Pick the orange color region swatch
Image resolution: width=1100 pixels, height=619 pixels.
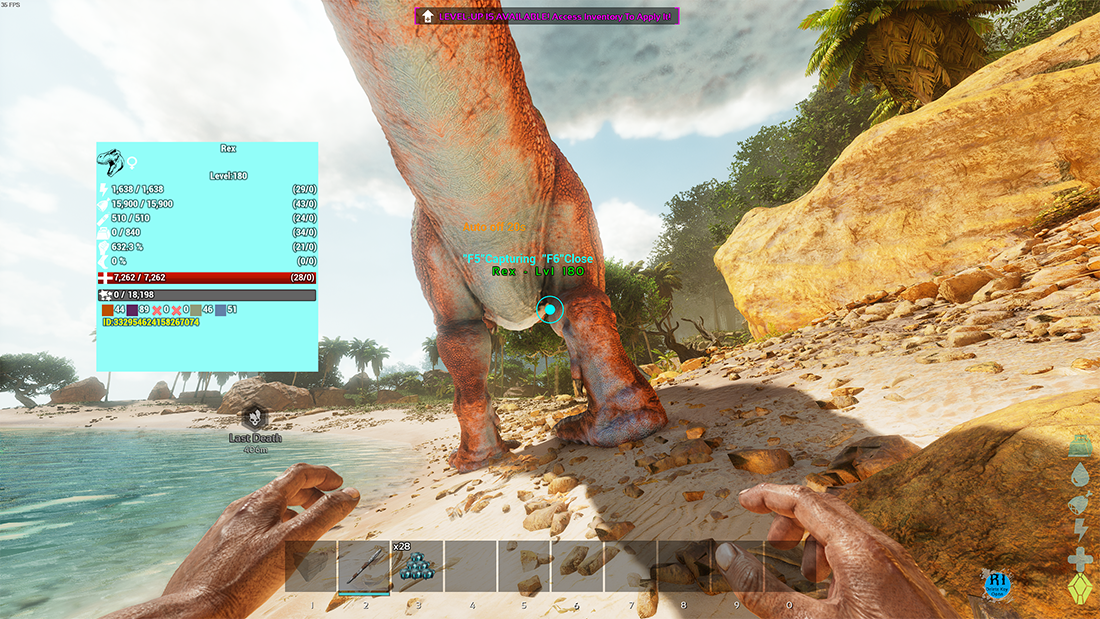coord(107,310)
